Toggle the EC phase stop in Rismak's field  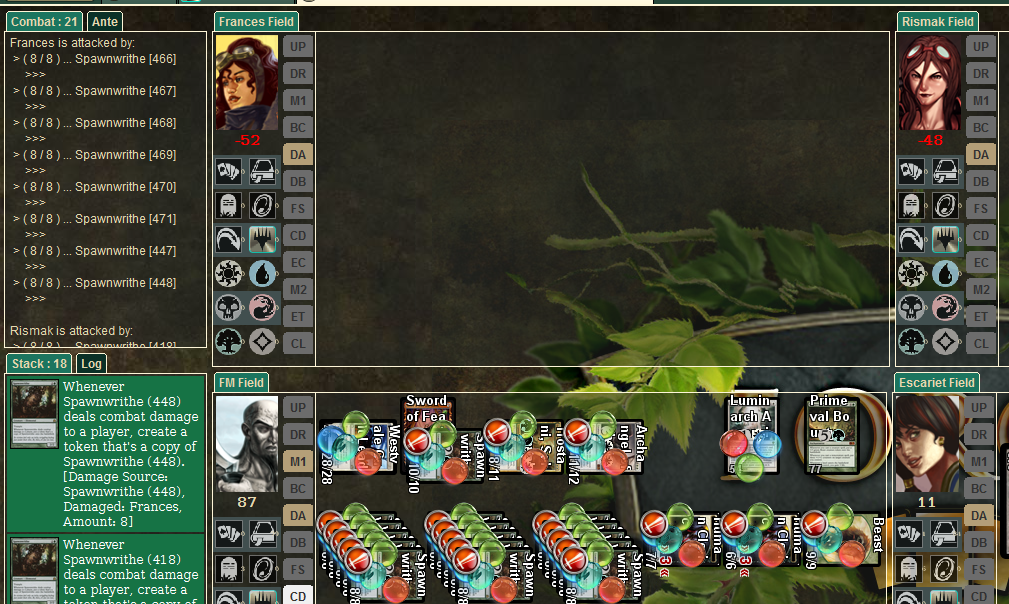point(980,262)
